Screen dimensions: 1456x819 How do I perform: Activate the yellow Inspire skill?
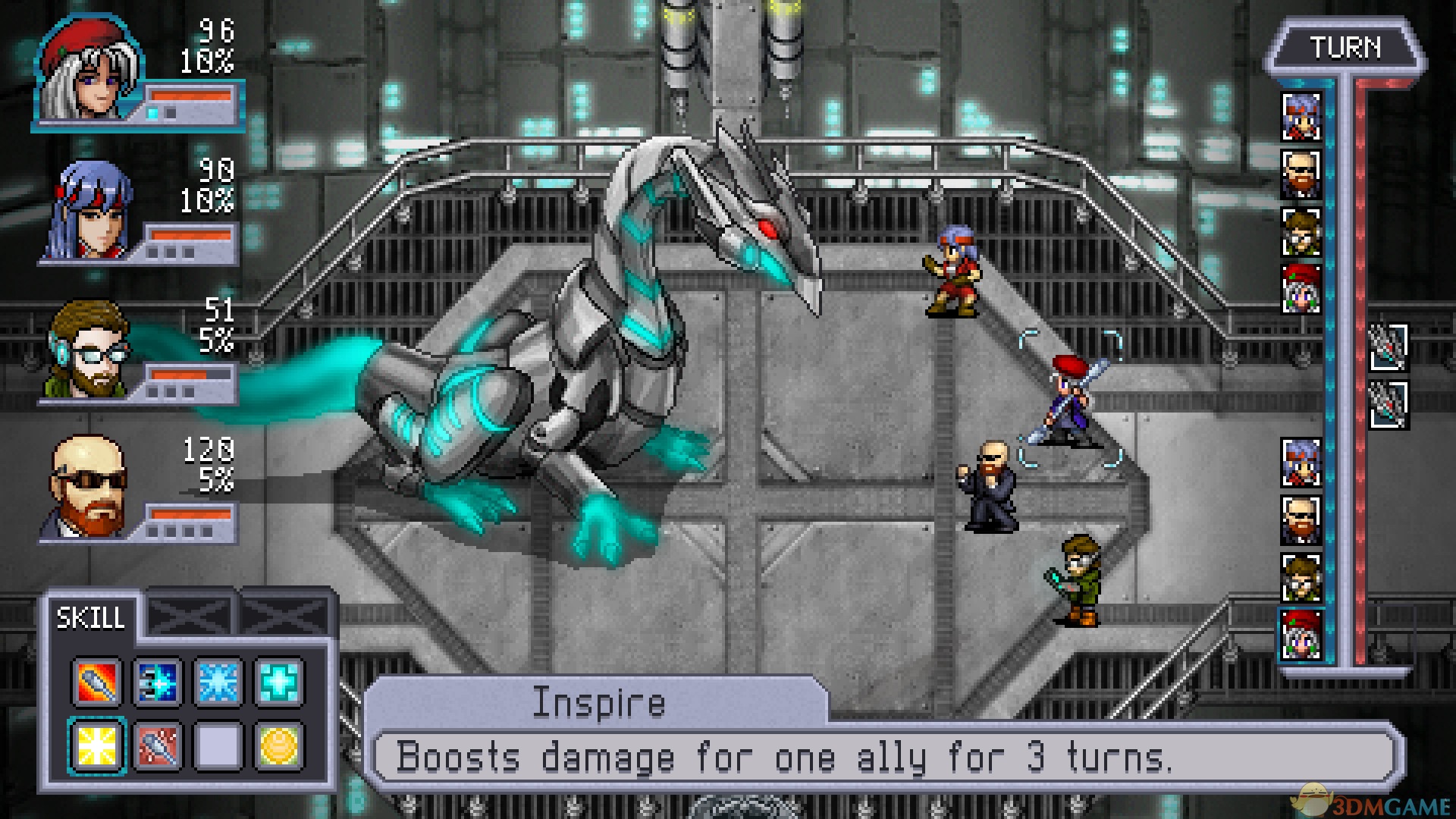pos(96,745)
